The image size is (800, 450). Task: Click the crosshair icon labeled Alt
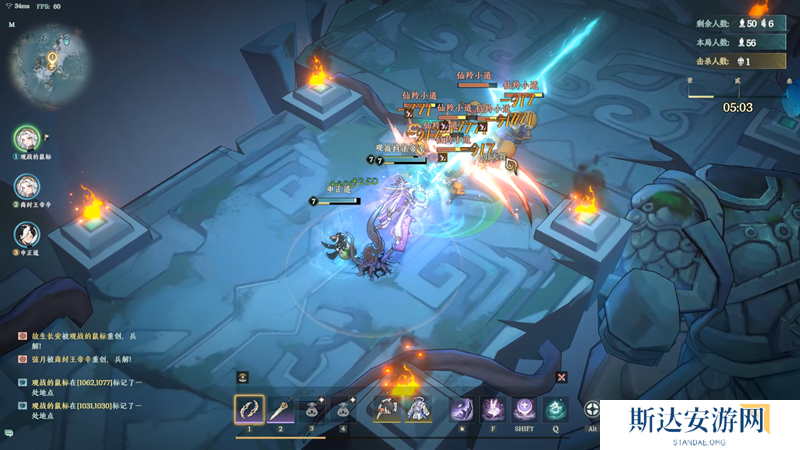[593, 410]
